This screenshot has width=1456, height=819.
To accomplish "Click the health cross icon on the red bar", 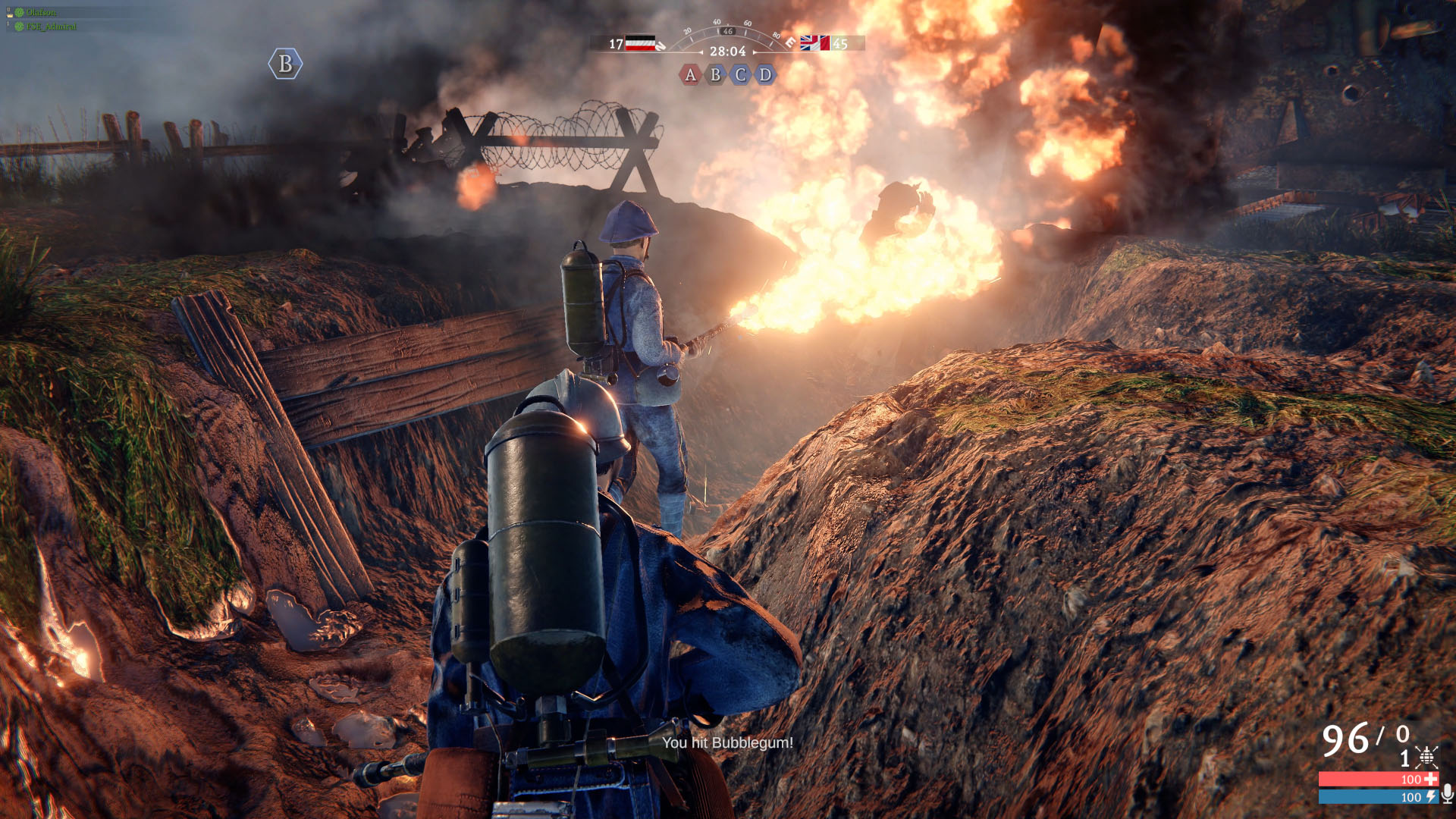I will tap(1432, 779).
